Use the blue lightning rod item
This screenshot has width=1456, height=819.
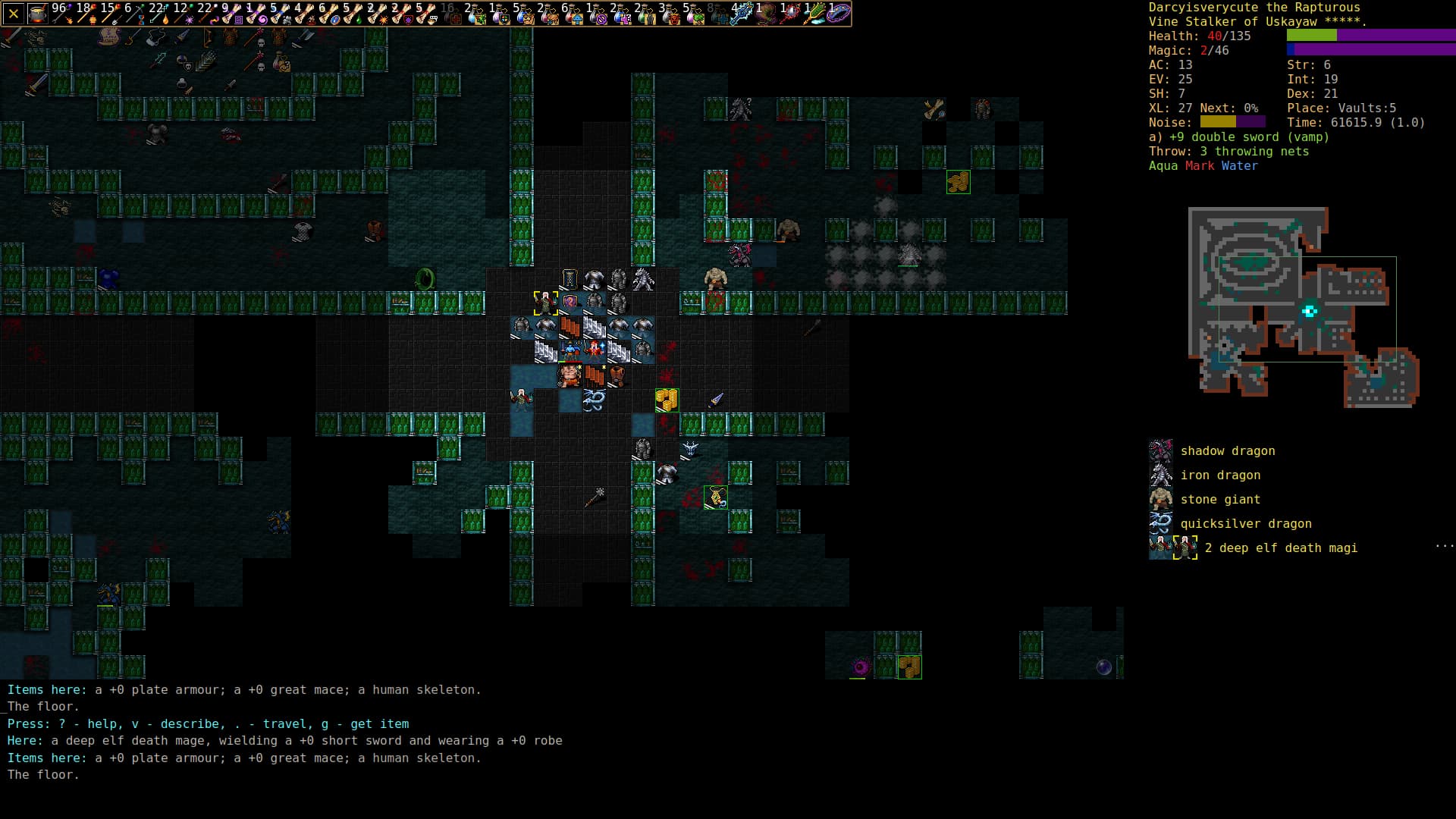(x=743, y=14)
